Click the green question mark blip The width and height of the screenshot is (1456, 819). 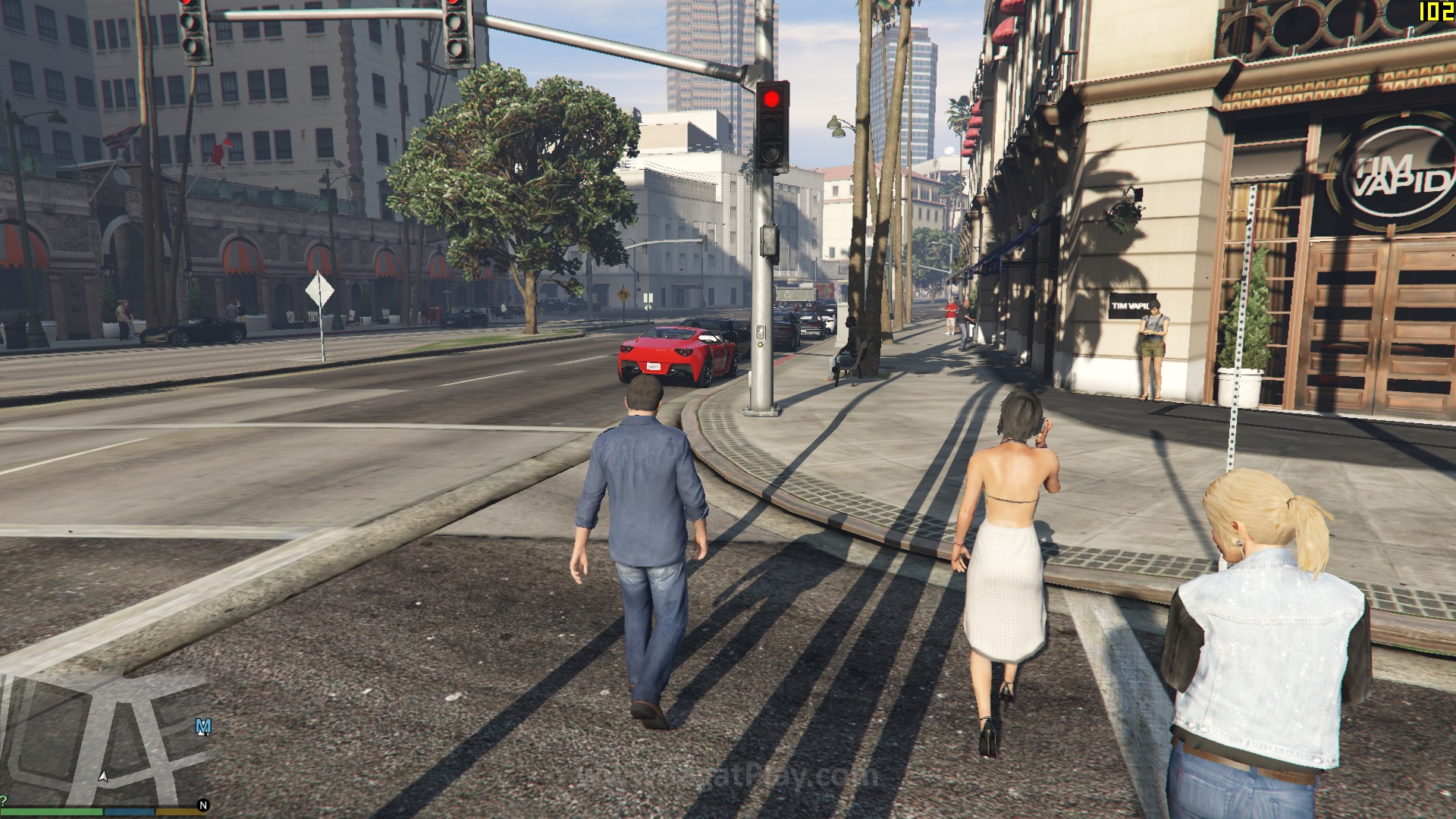[3, 801]
